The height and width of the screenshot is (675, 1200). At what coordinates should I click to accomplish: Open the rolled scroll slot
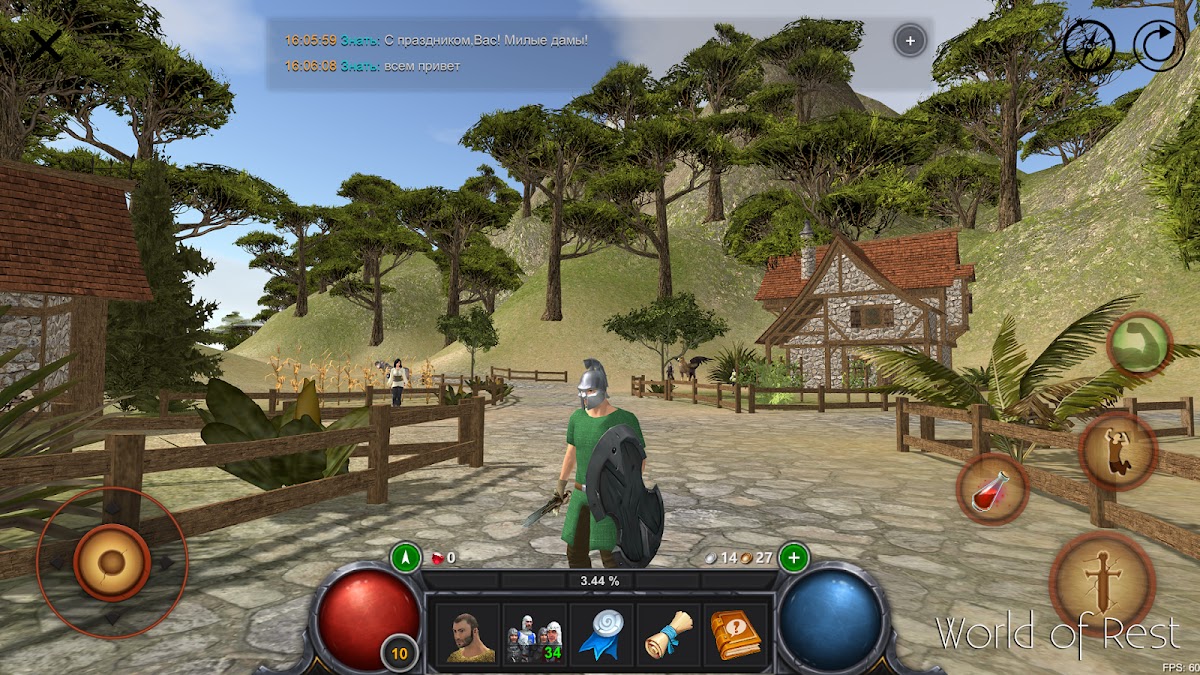click(x=668, y=633)
